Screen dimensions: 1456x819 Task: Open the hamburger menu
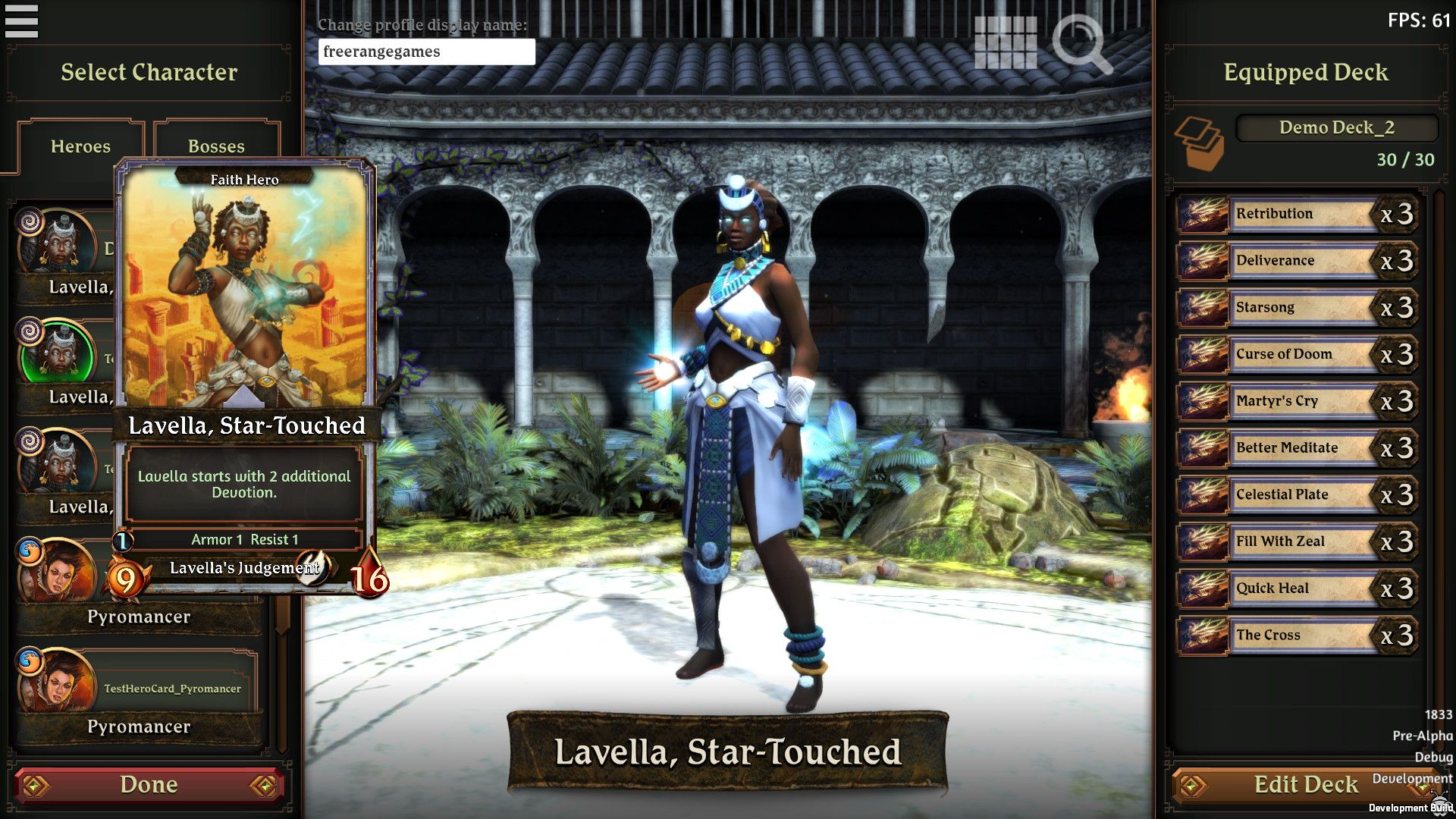(23, 21)
